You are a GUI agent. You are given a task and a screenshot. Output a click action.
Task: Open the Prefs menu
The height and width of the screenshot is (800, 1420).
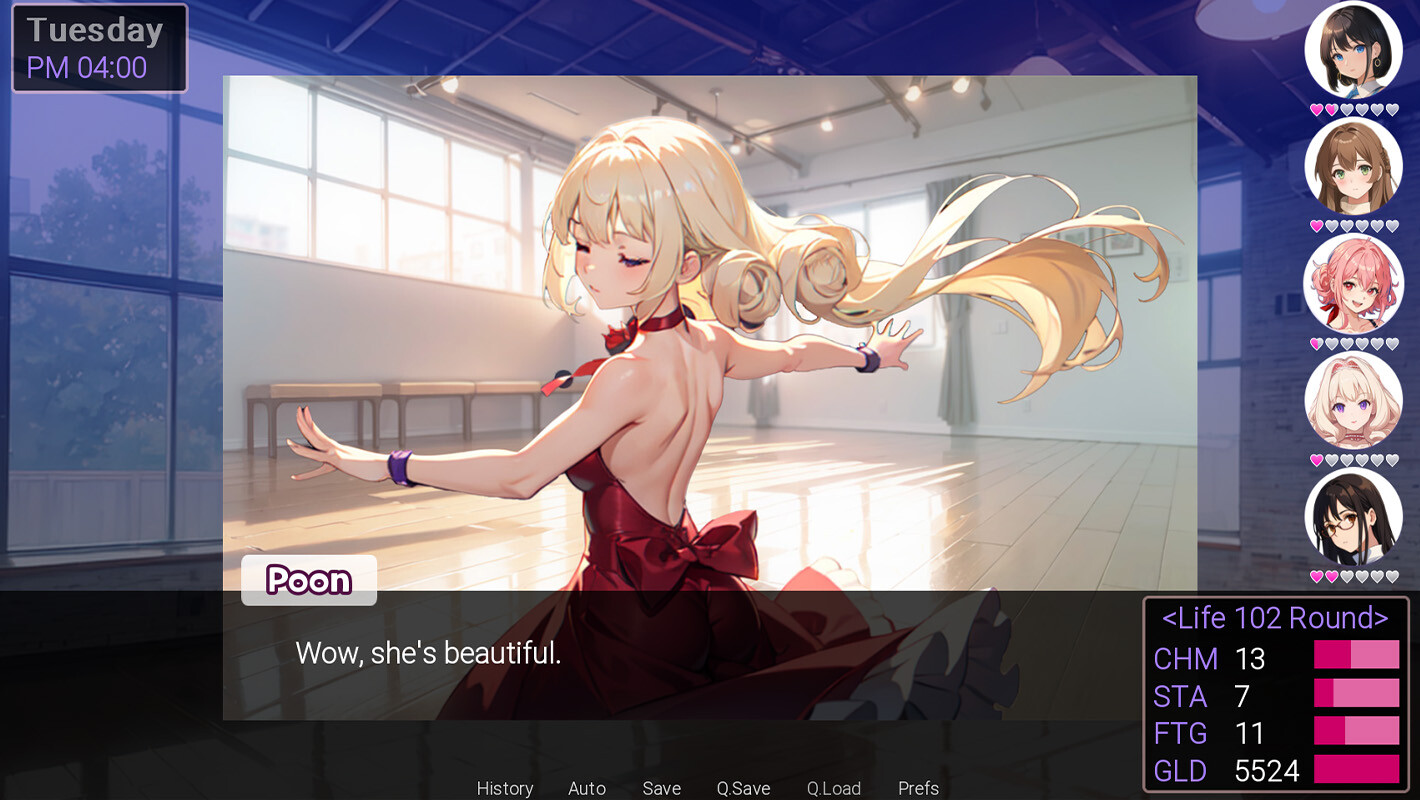[x=918, y=788]
